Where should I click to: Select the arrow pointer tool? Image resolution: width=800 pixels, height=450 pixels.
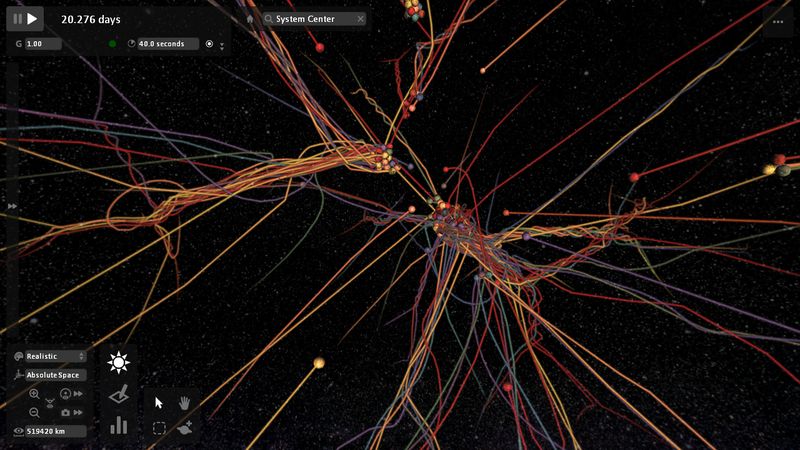(x=159, y=402)
